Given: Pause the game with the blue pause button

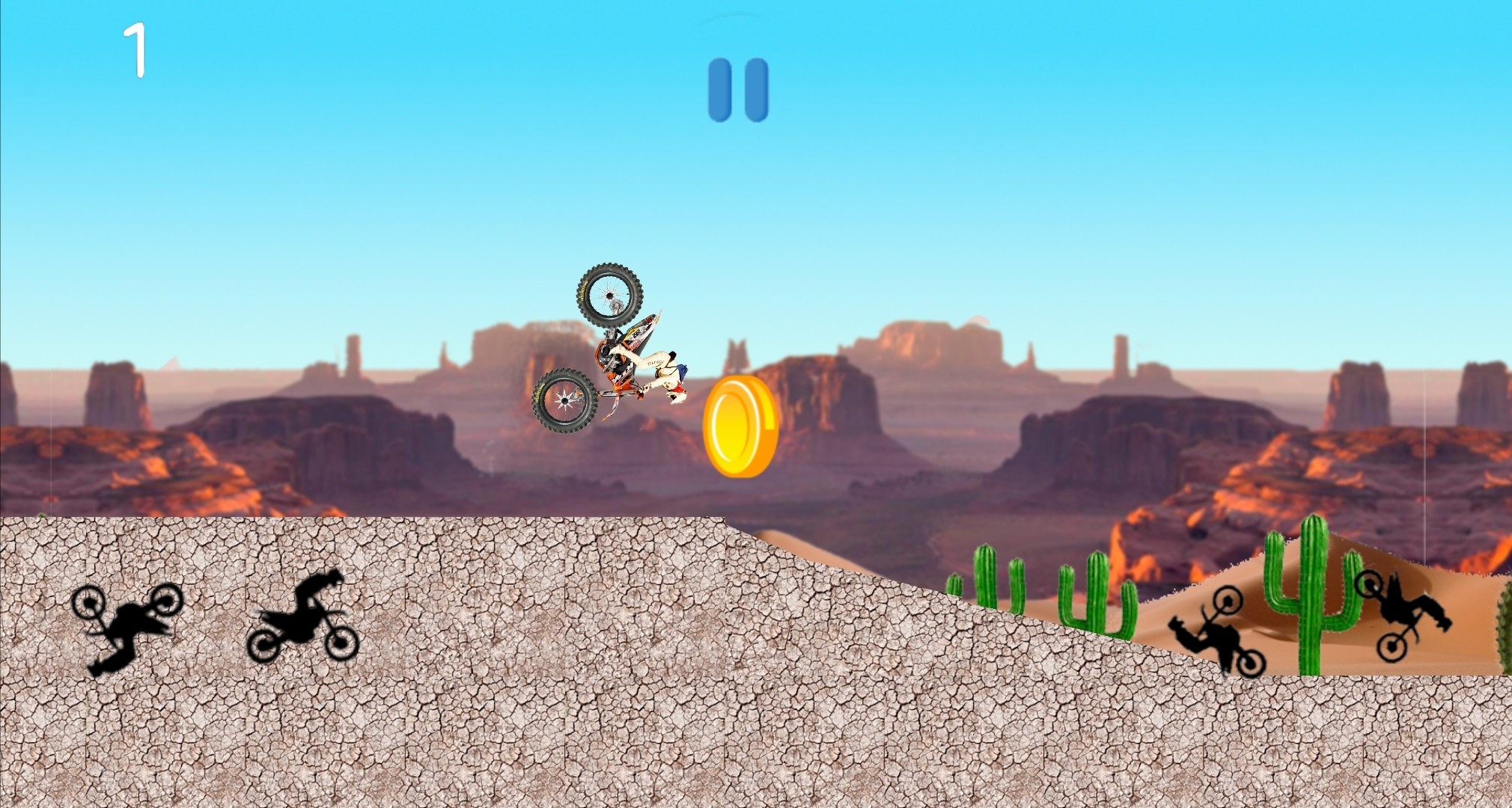Looking at the screenshot, I should click(x=738, y=90).
